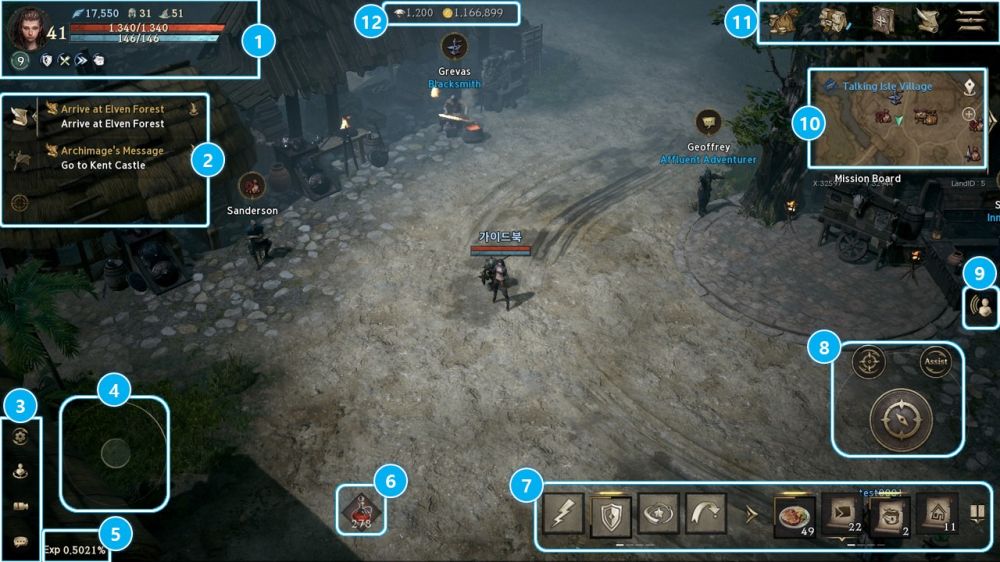Toggle the Assist button
1000x562 pixels.
[935, 362]
